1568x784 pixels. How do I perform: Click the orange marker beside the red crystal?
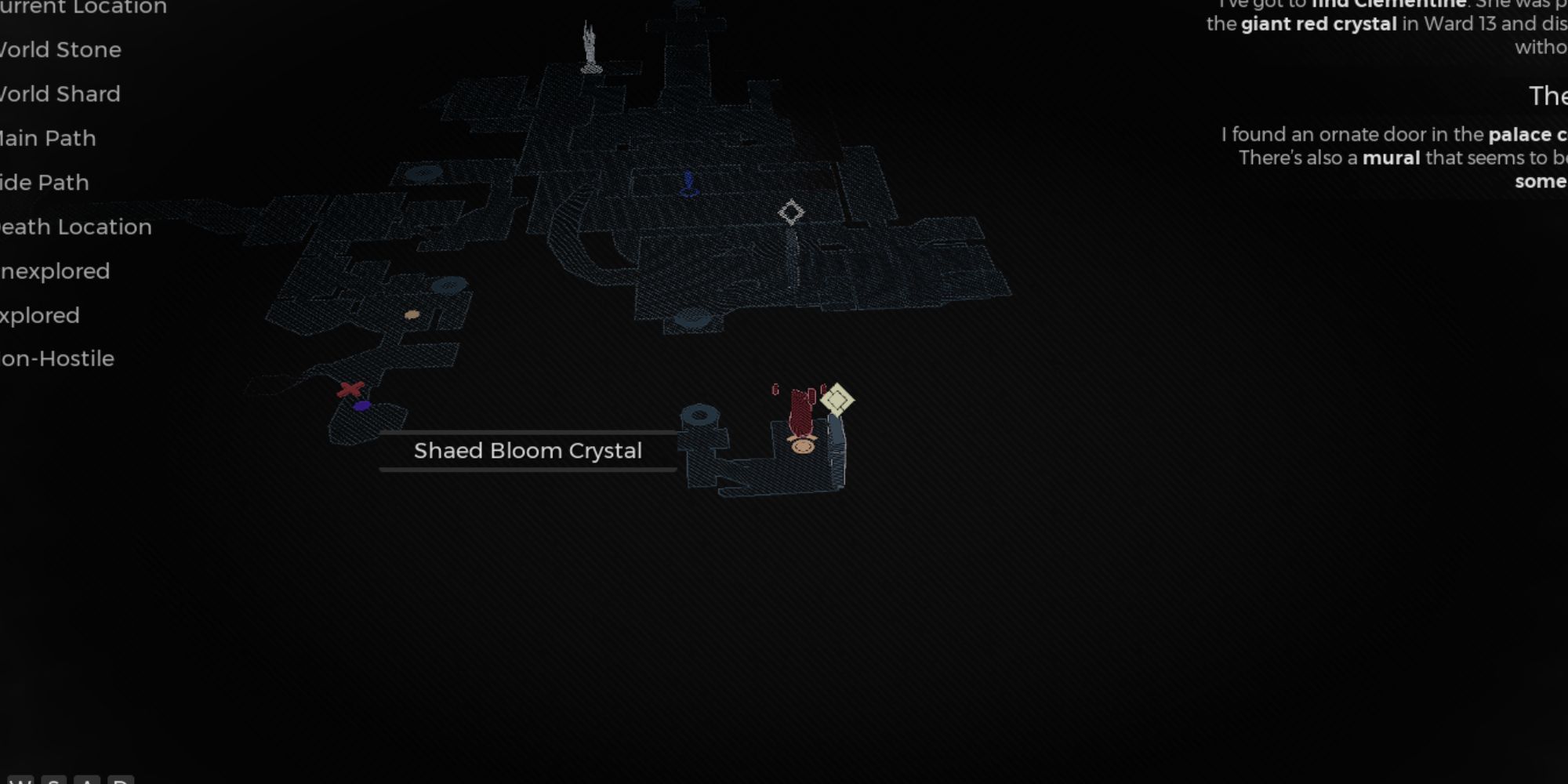point(801,445)
